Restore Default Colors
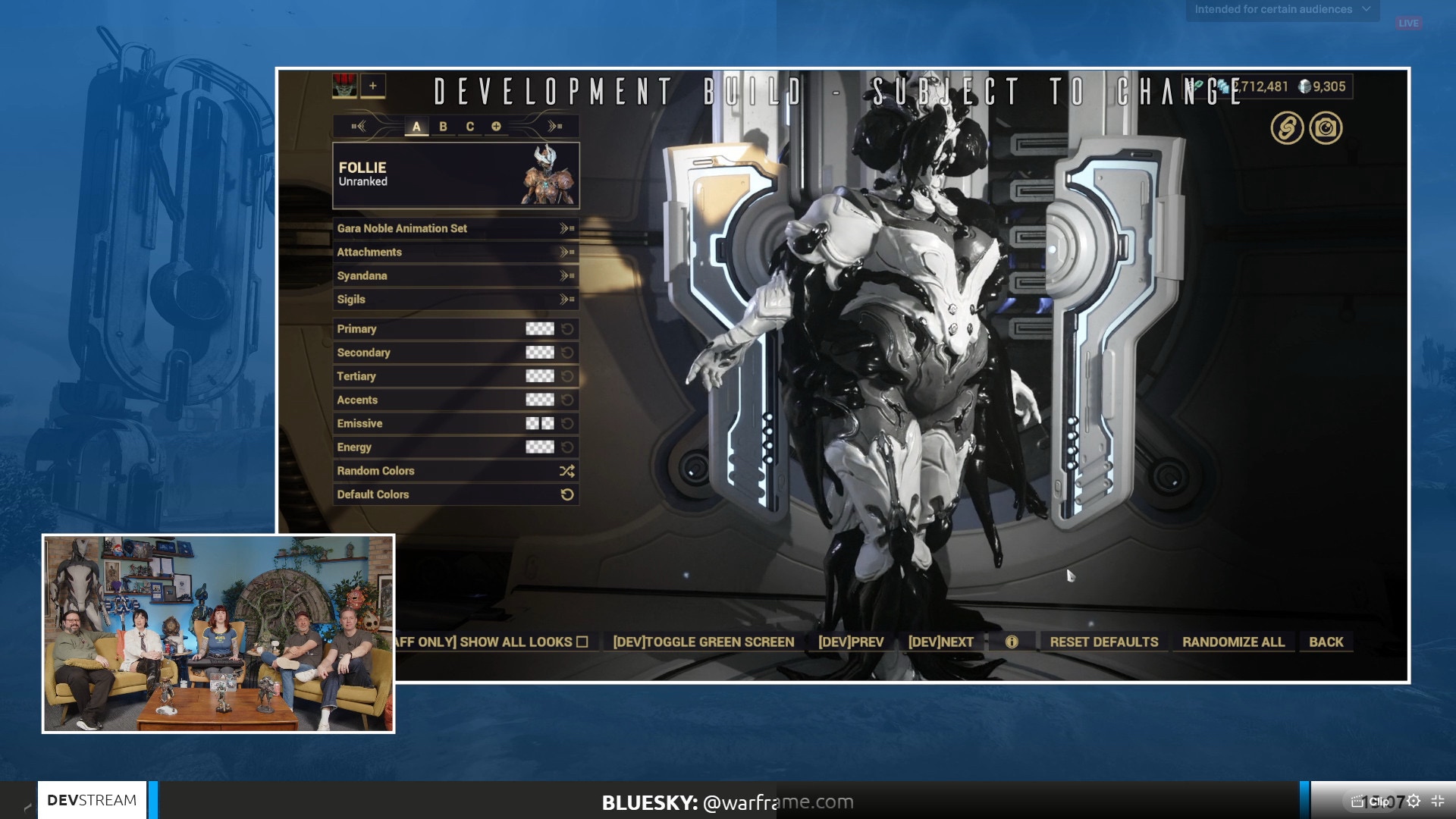The image size is (1456, 819). tap(455, 494)
